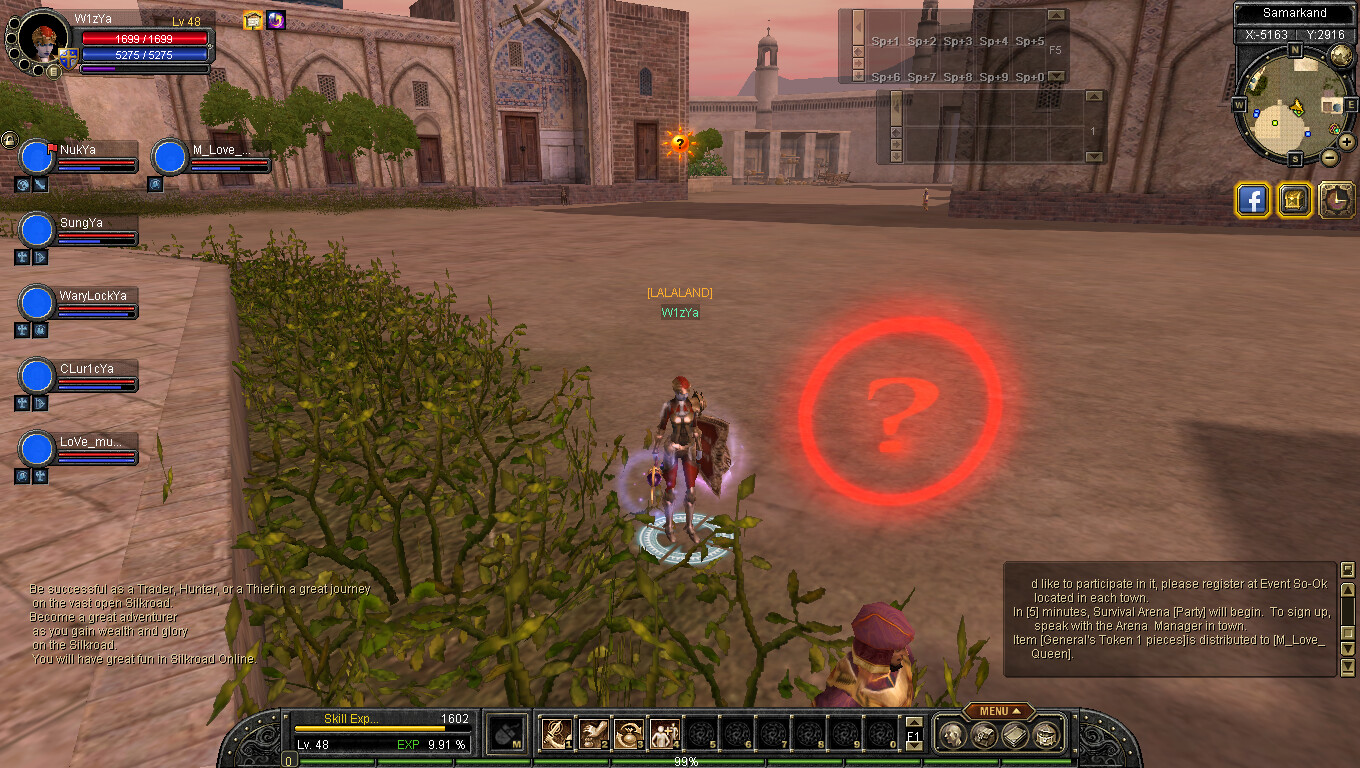Use the two-figures action in hotbar slot 4
Screen dimensions: 1360x768
click(664, 734)
